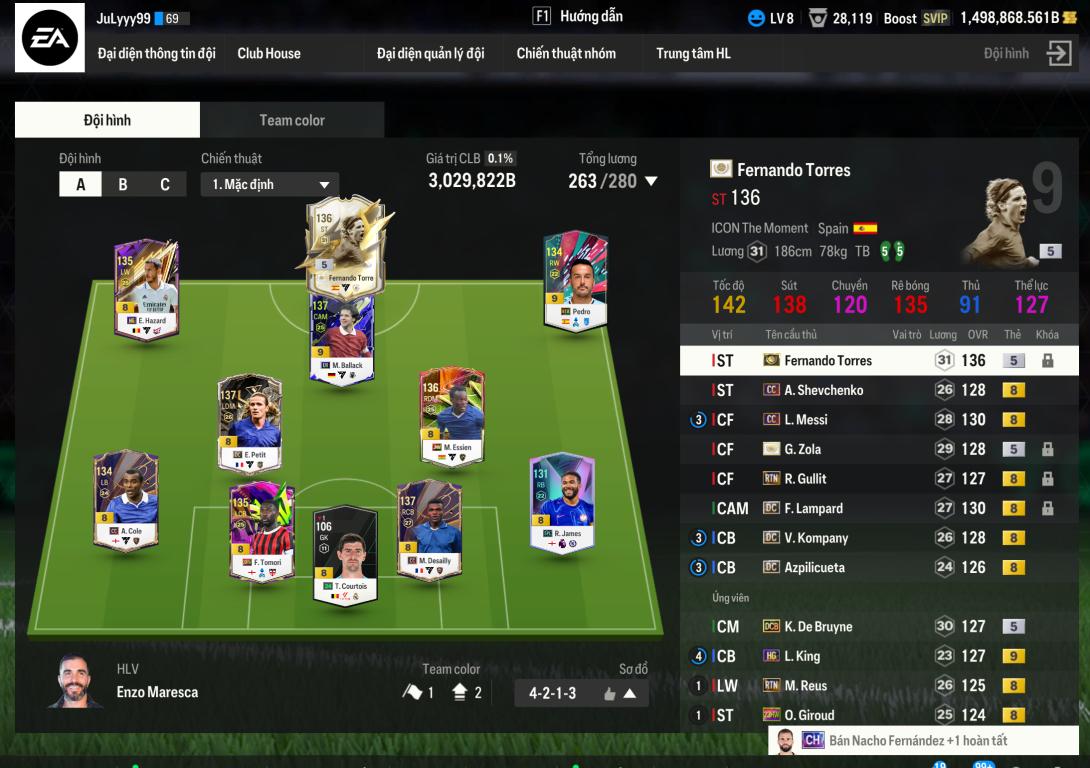The width and height of the screenshot is (1090, 768).
Task: Select L. Messi in the player list
Action: [806, 420]
